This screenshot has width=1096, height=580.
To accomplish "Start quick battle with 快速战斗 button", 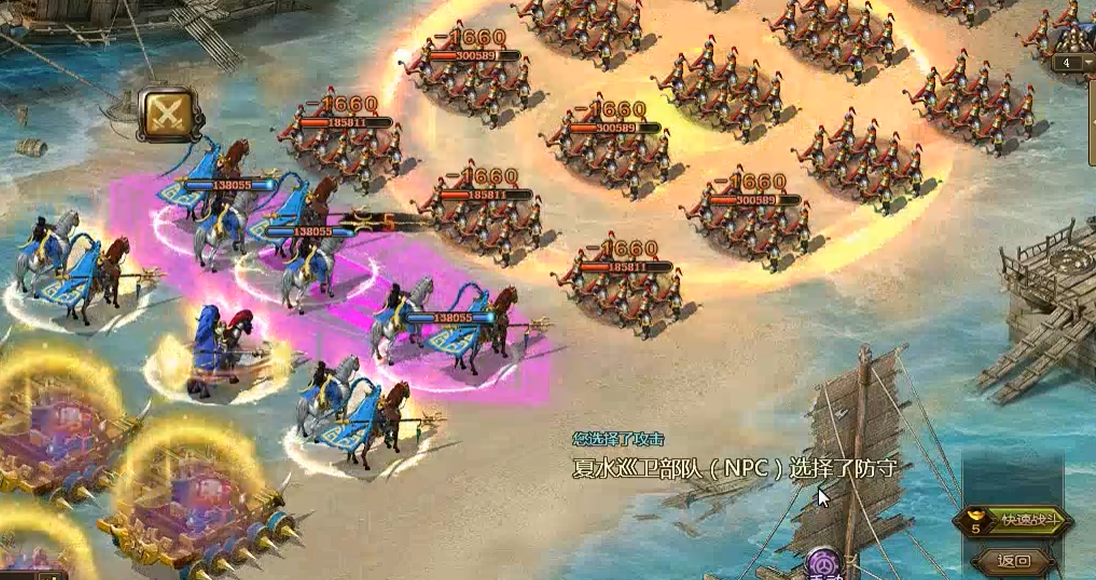I will [1018, 520].
